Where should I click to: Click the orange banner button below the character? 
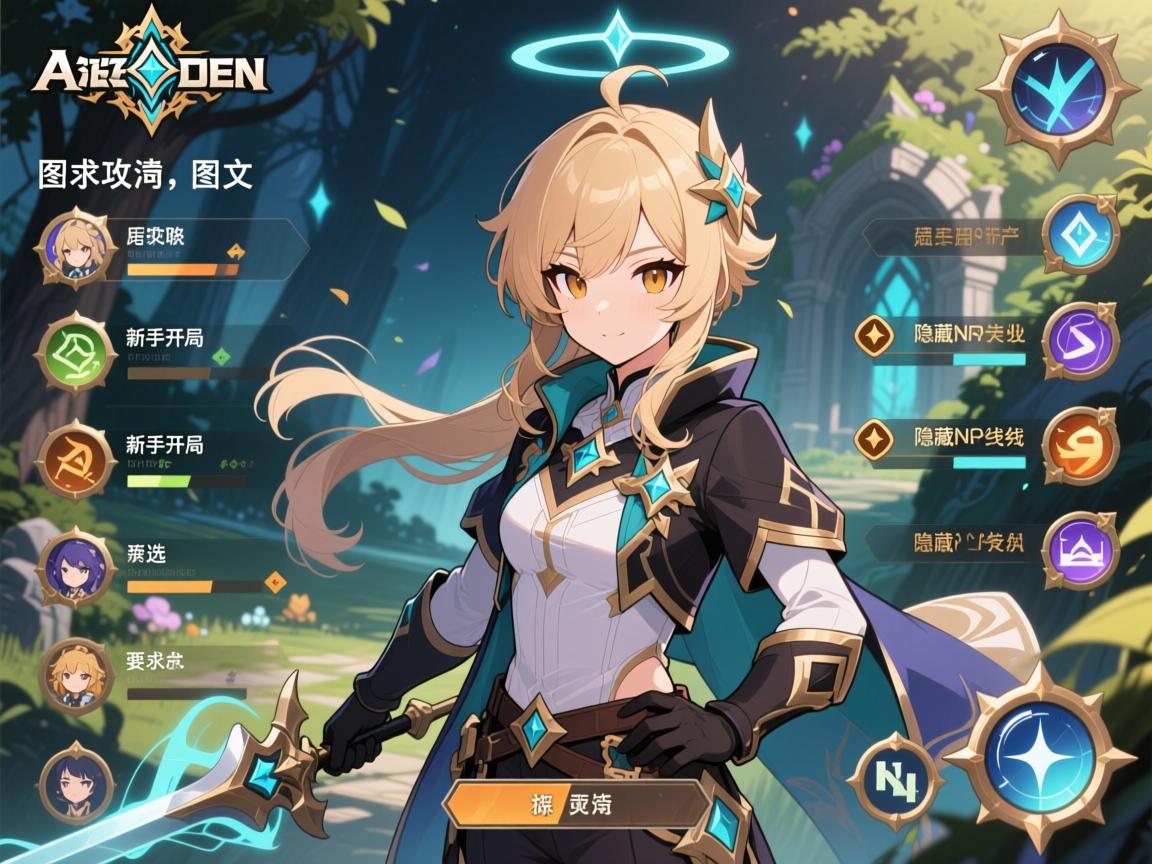click(x=577, y=803)
